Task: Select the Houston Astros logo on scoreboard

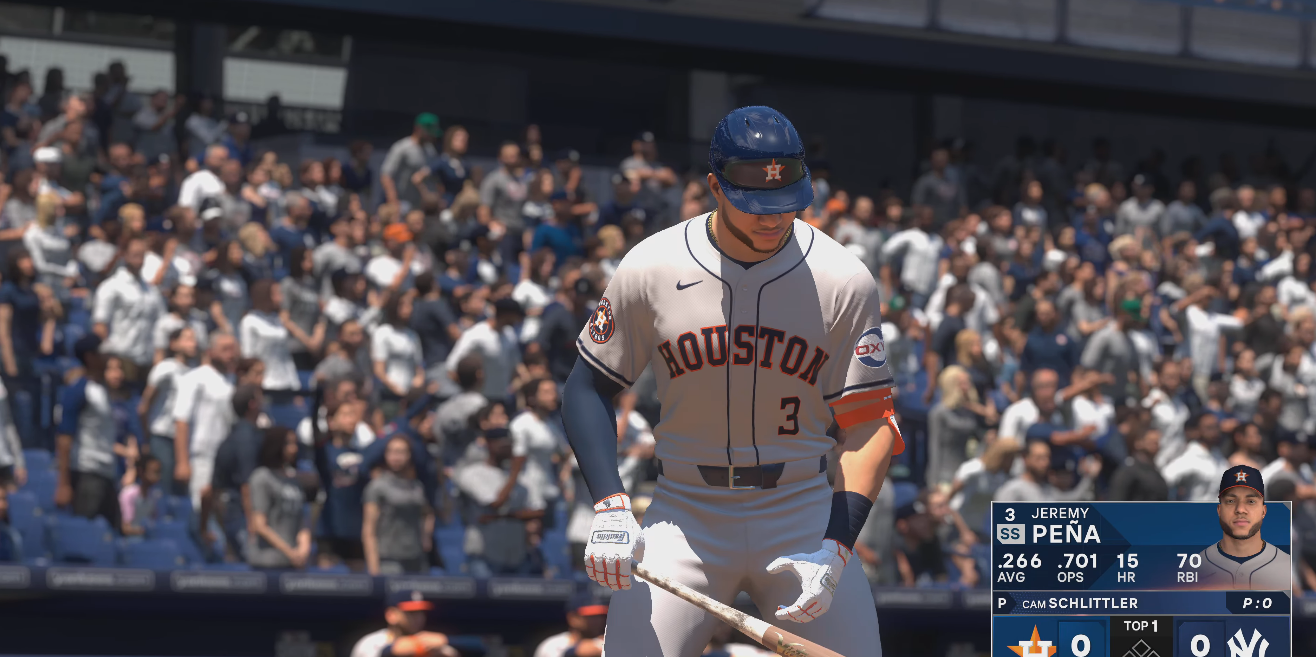Action: click(x=1031, y=642)
